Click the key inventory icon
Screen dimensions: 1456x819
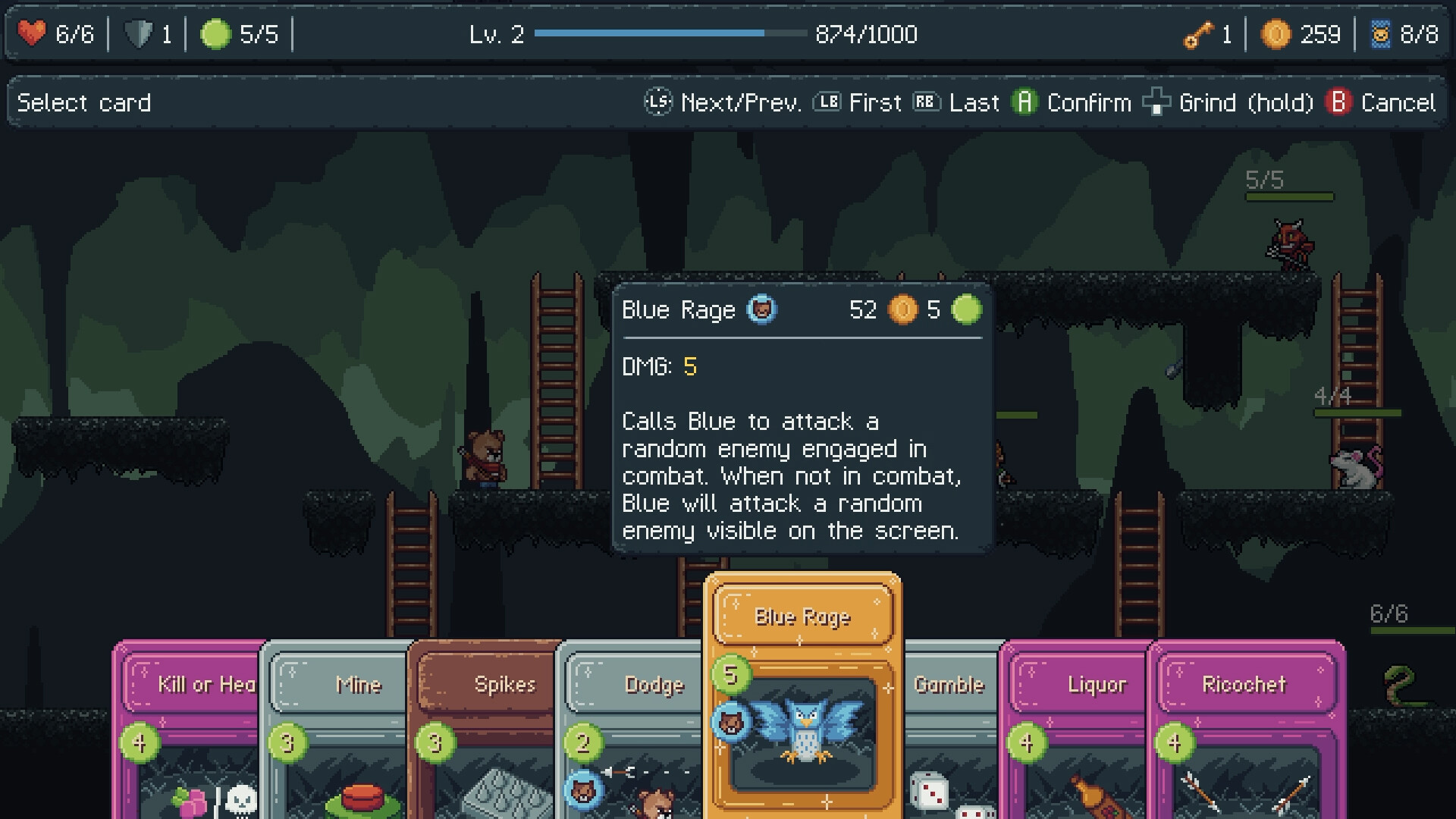pos(1197,33)
